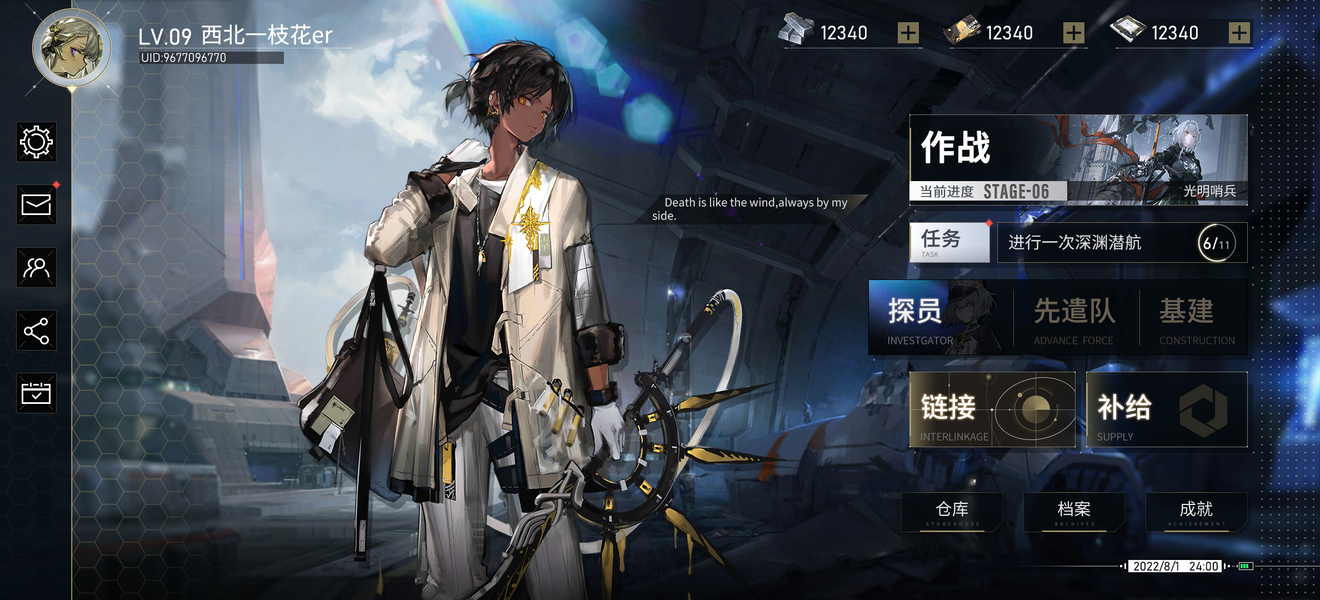Open the 档案 archives
The width and height of the screenshot is (1320, 600).
point(1074,512)
